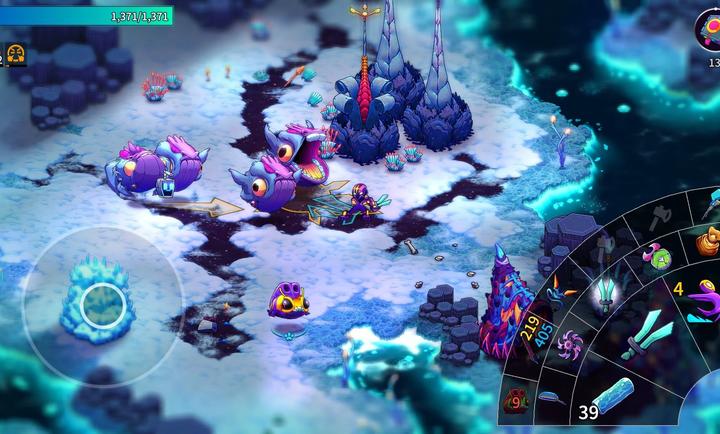Select the flat blue dish item

pyautogui.click(x=551, y=397)
